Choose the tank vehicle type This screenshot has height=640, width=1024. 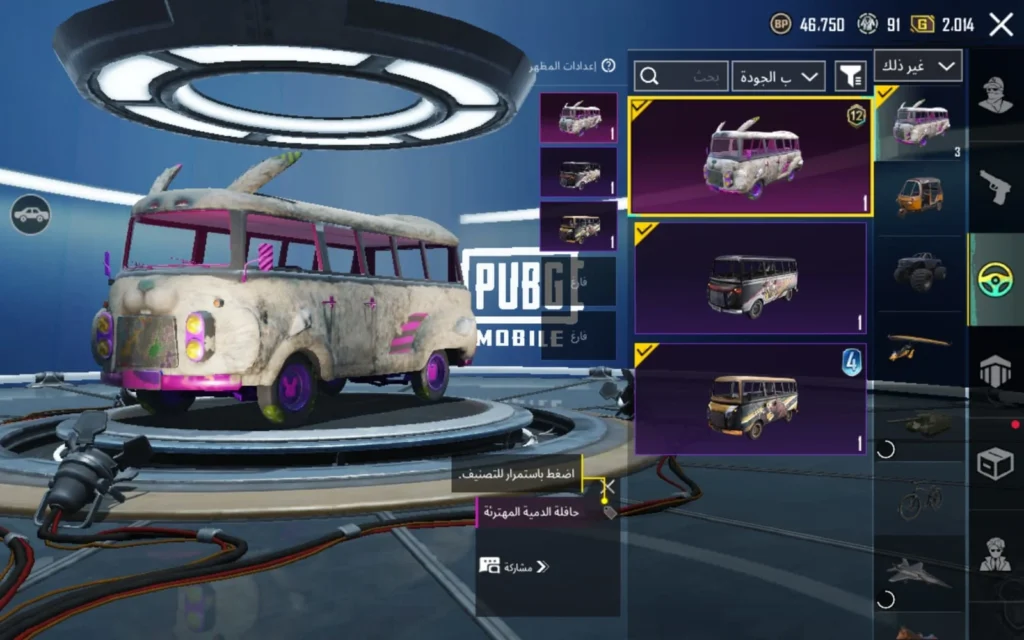pos(920,422)
